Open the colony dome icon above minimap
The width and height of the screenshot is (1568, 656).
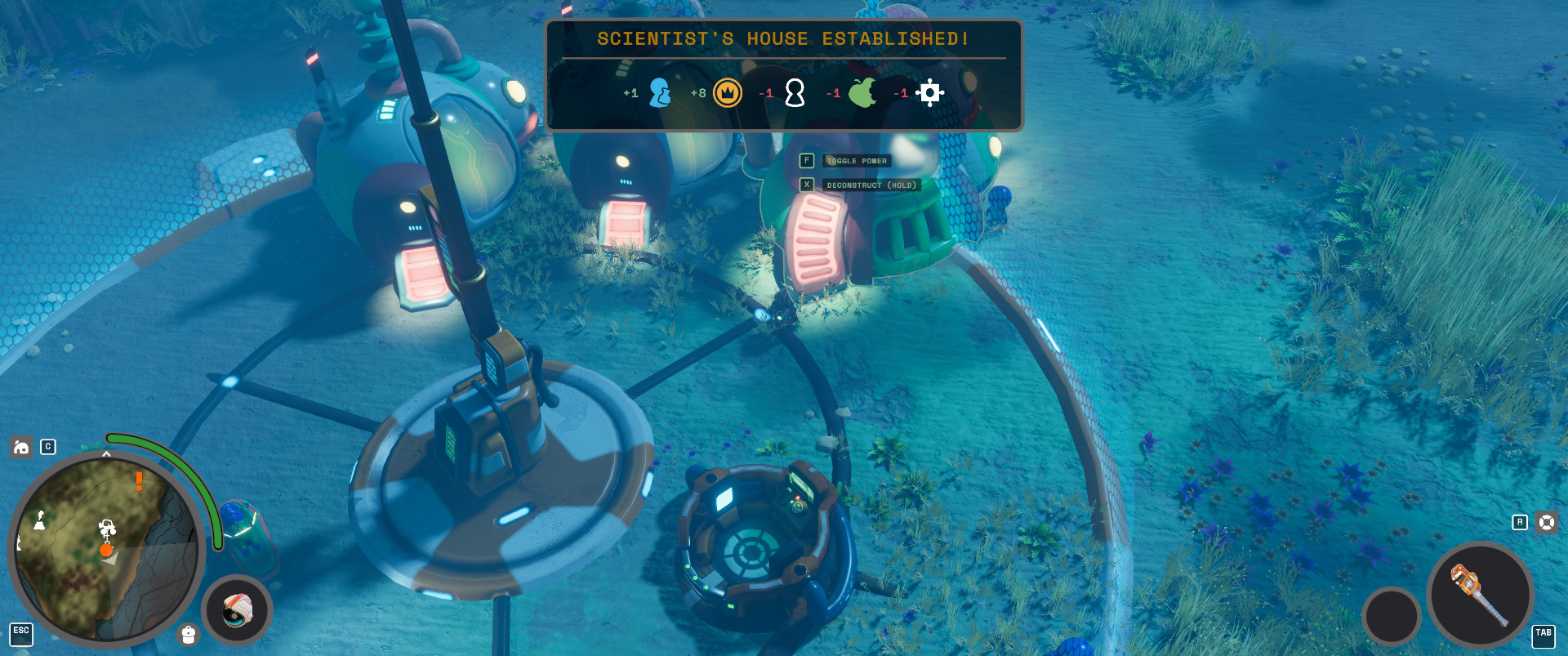(x=21, y=447)
